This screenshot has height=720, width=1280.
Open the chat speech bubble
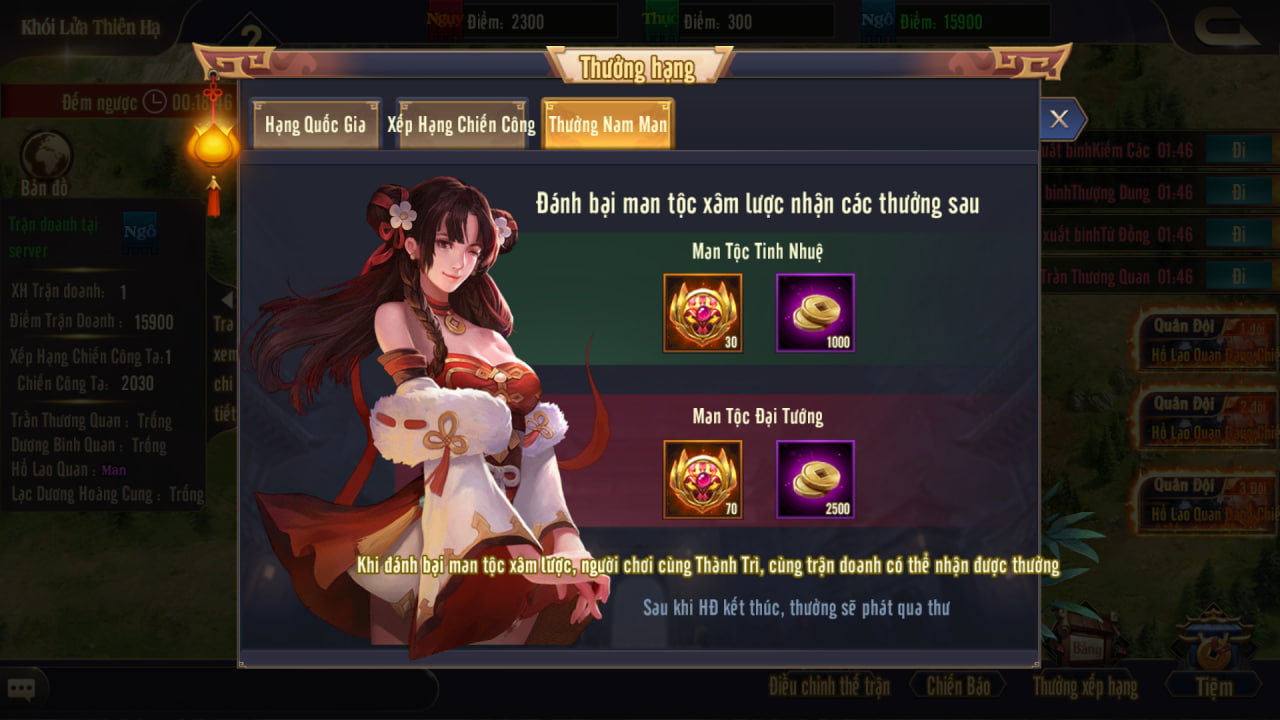click(22, 688)
